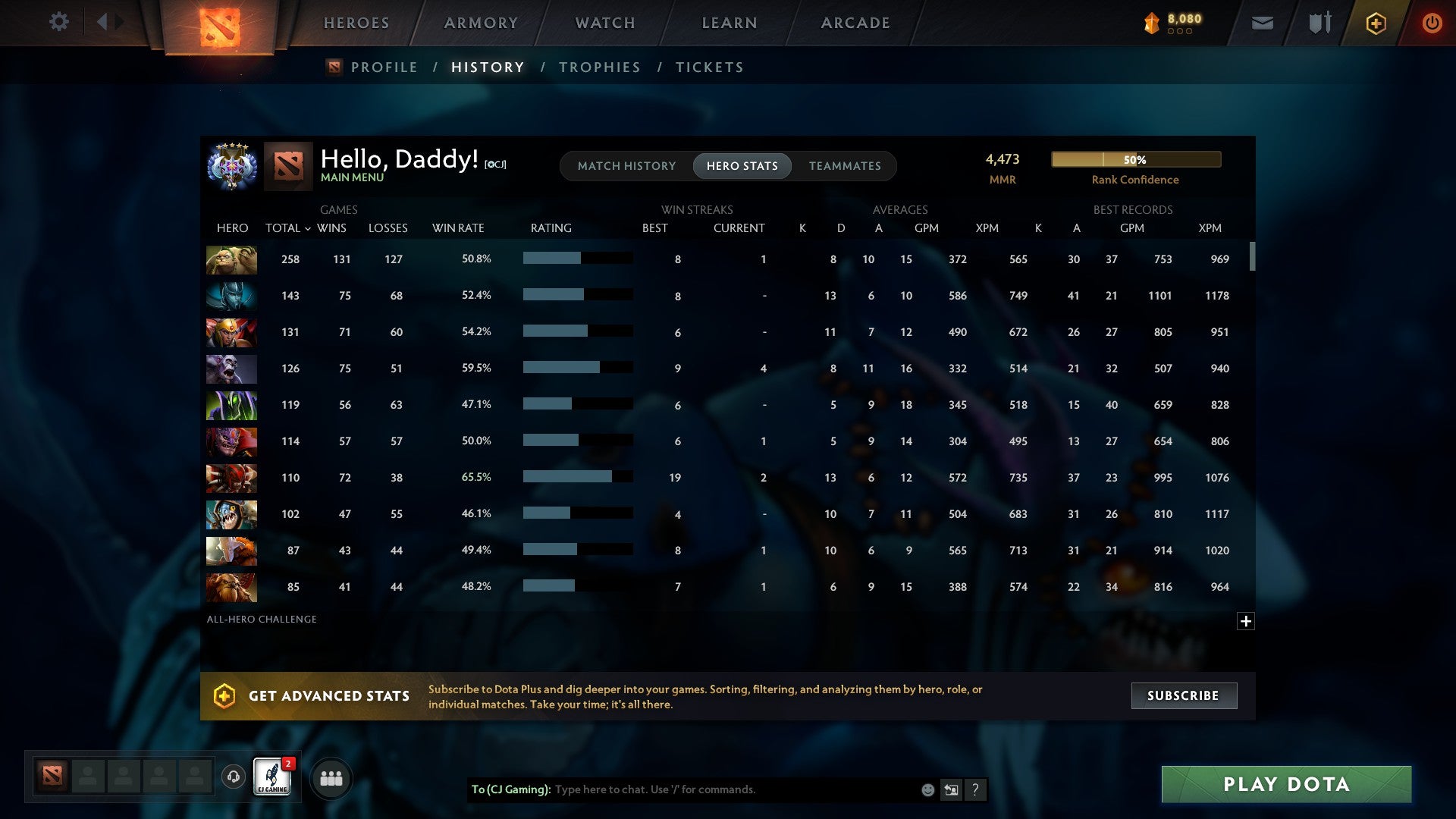Viewport: 1456px width, 819px height.
Task: Click the battle pass level token icon
Action: tap(1151, 23)
